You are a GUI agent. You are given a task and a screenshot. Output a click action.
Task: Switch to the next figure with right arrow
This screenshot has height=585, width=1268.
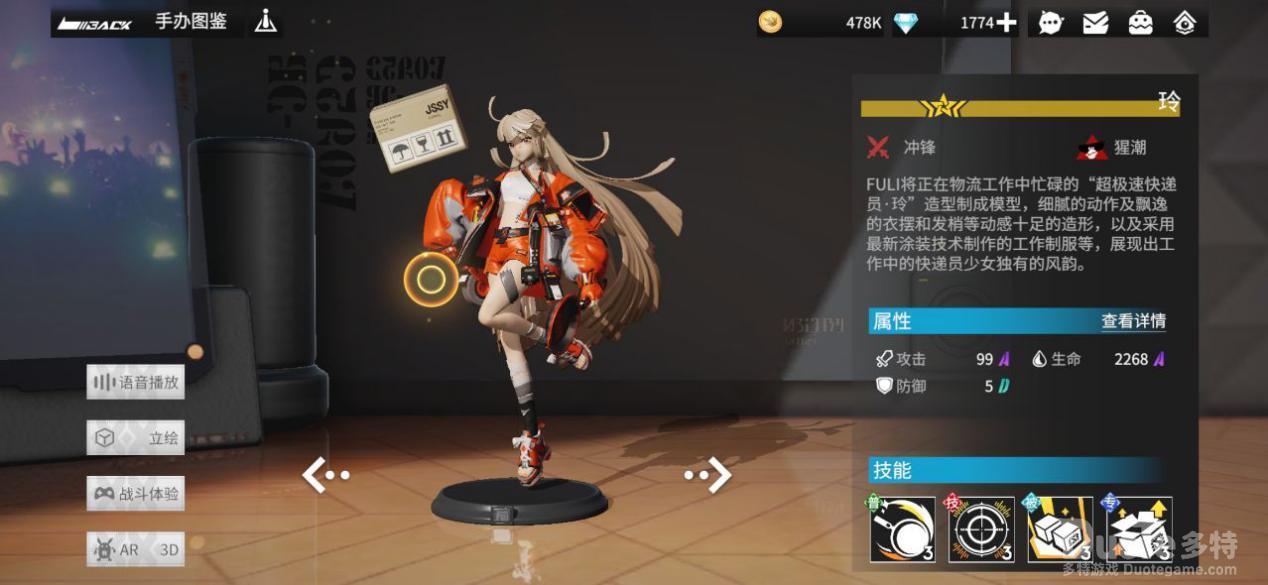(x=709, y=475)
